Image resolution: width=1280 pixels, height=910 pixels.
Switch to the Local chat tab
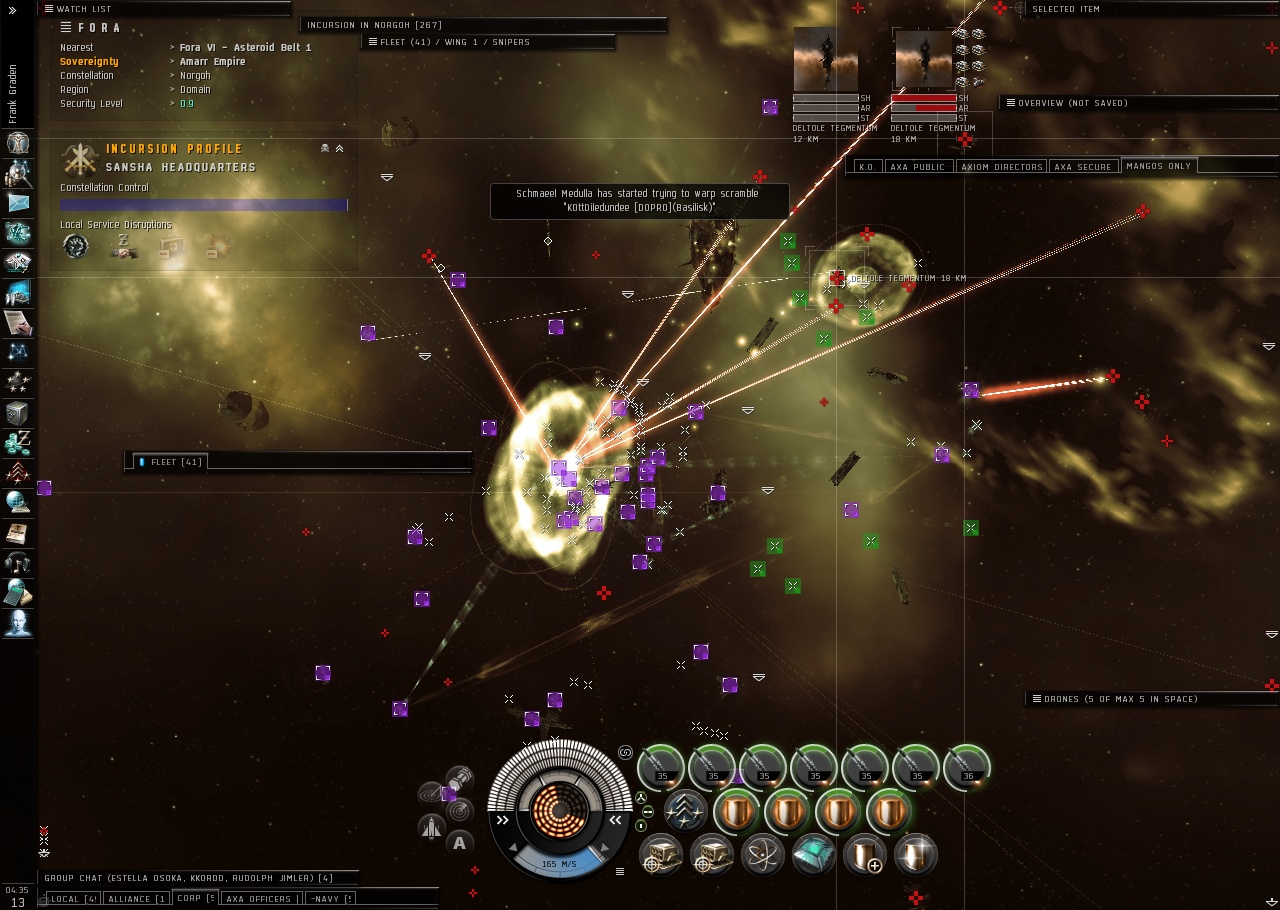[73, 899]
